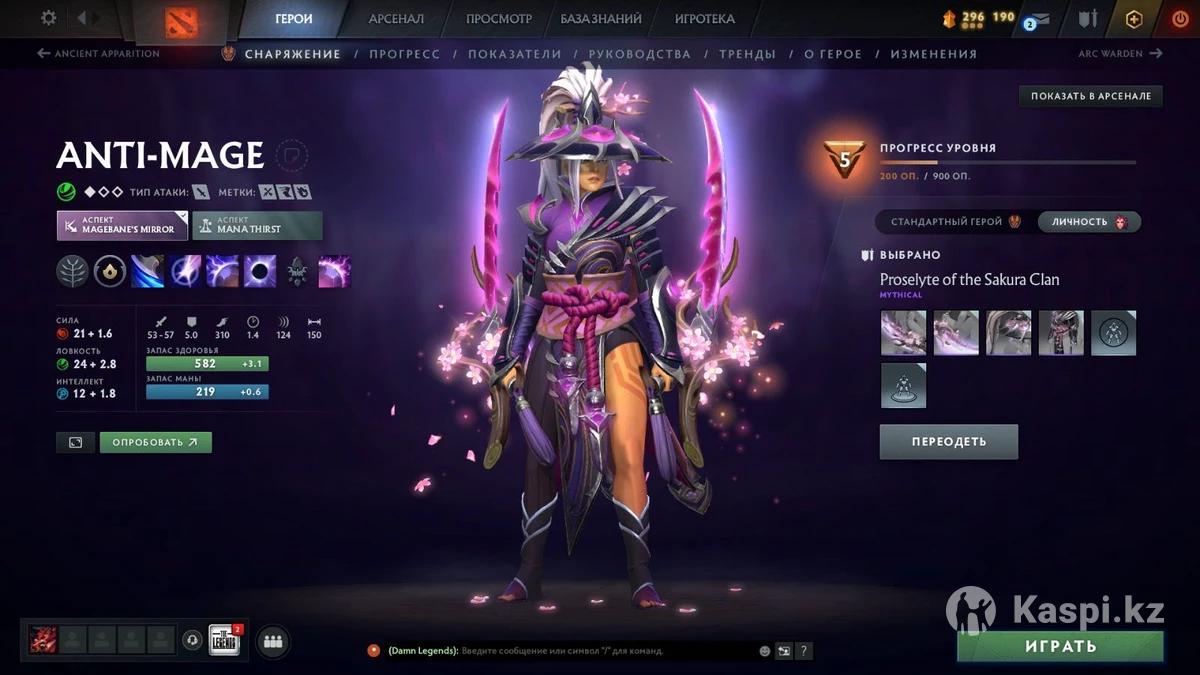Viewport: 1200px width, 675px height.
Task: Click the chat message input field
Action: [x=600, y=651]
